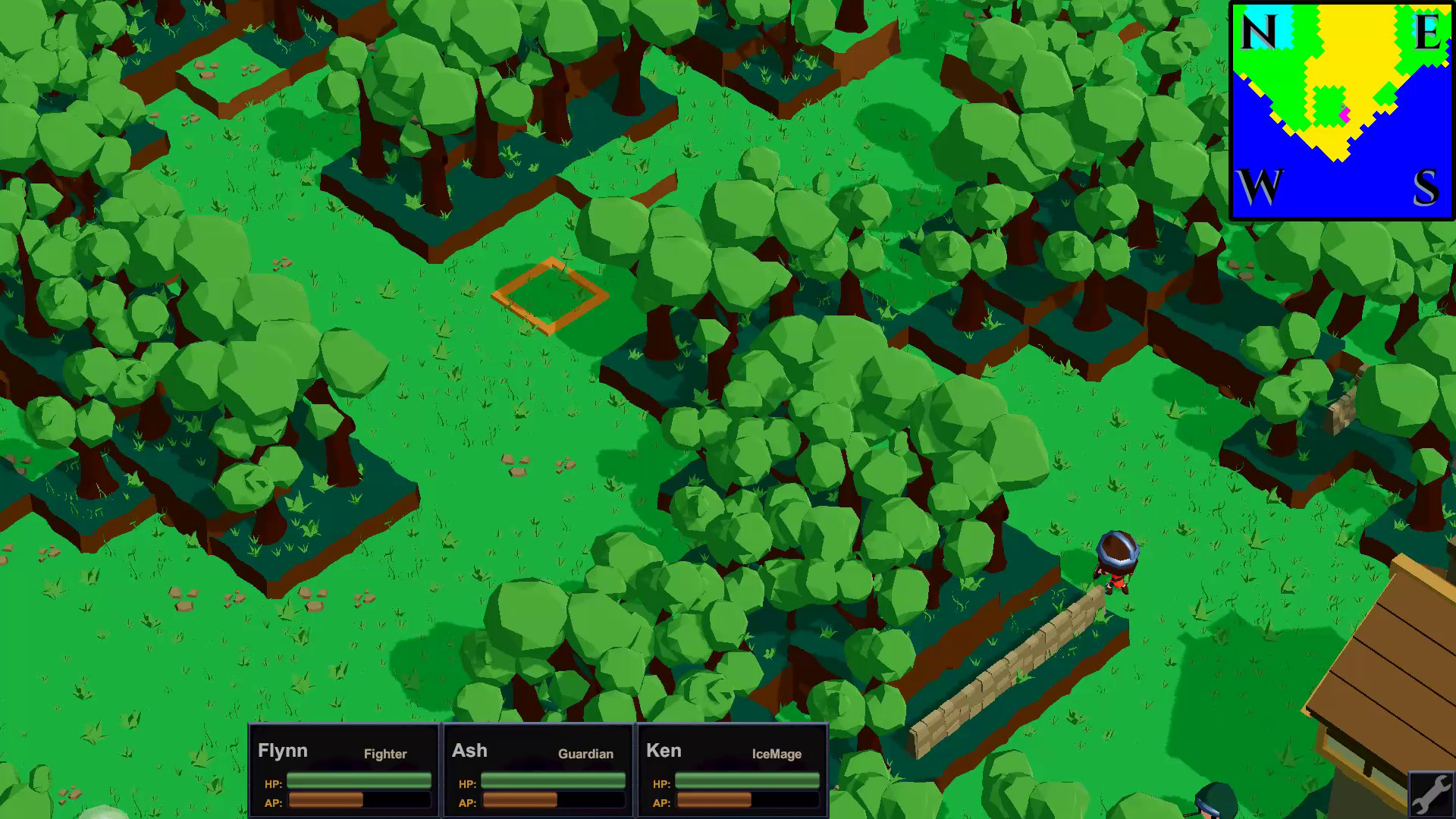Image resolution: width=1456 pixels, height=819 pixels.
Task: Click the S compass label on the minimap
Action: pos(1424,186)
